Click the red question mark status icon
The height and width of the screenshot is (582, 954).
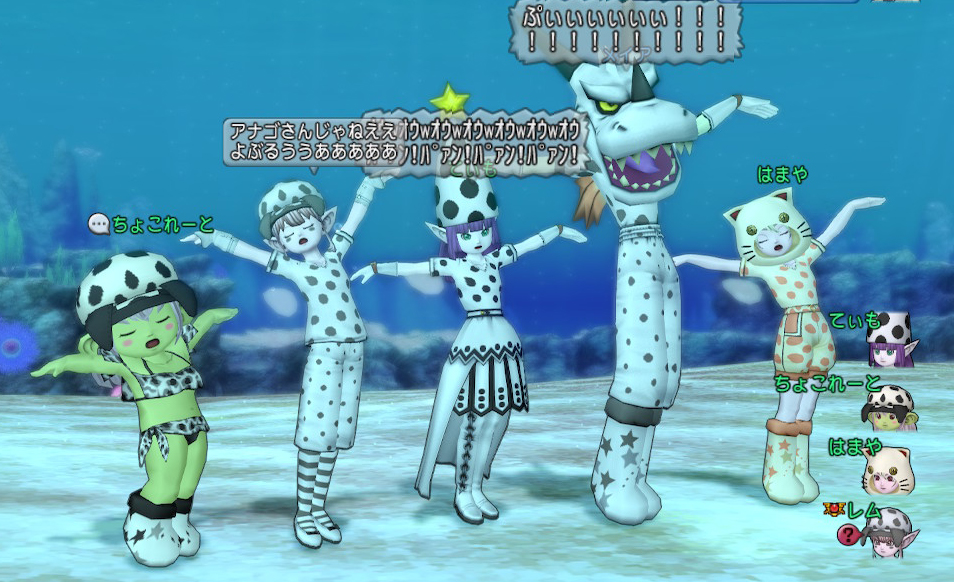847,535
